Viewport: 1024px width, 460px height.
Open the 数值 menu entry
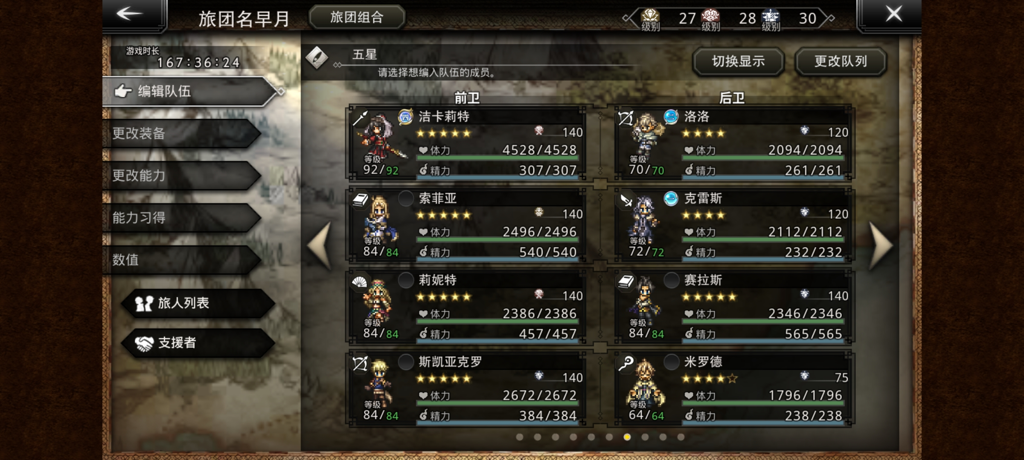point(180,259)
